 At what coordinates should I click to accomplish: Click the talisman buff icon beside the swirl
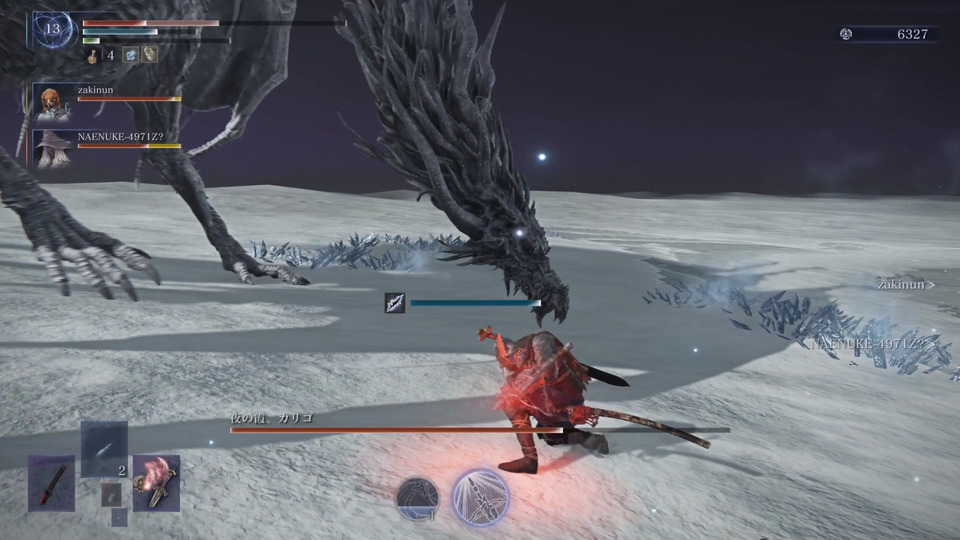pos(149,55)
